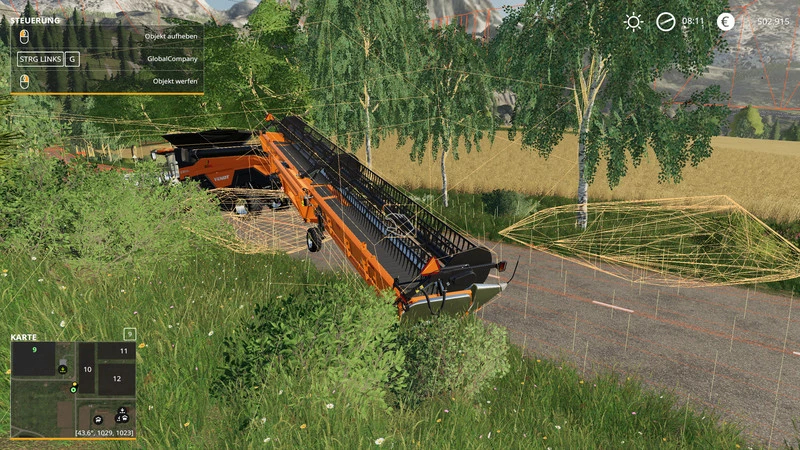
Task: Click the sun weather icon
Action: point(633,21)
